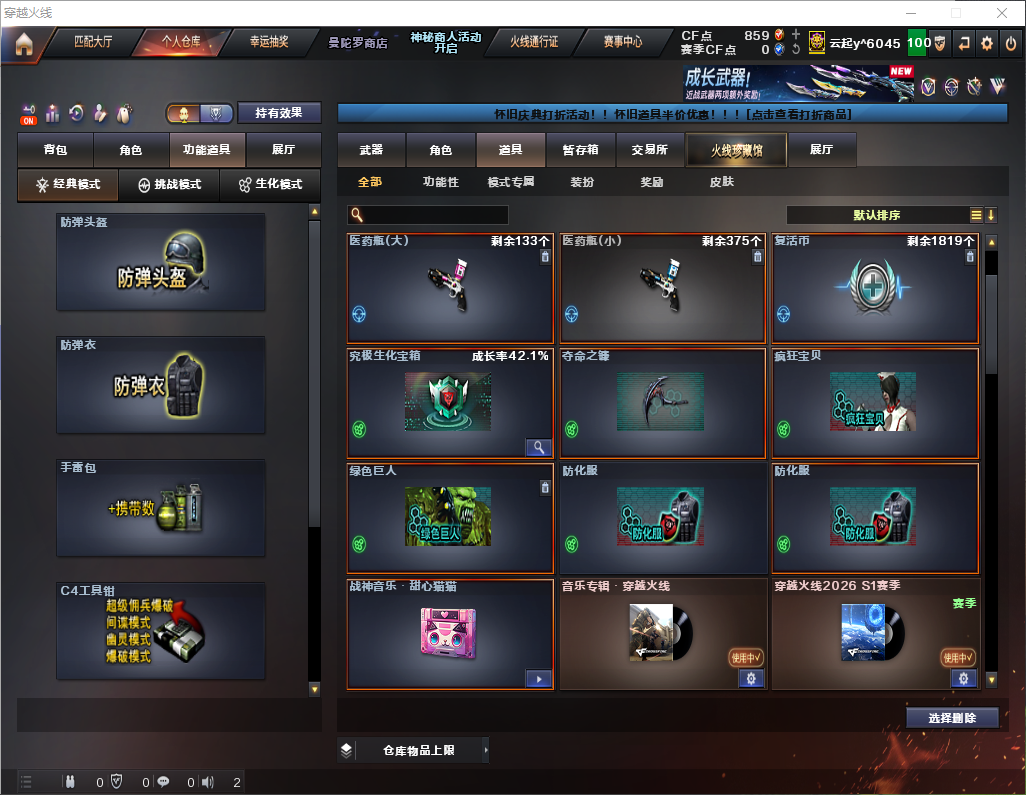Select the 挑战模式 challenge mode tab
Screen dimensions: 1026x795
(x=170, y=185)
